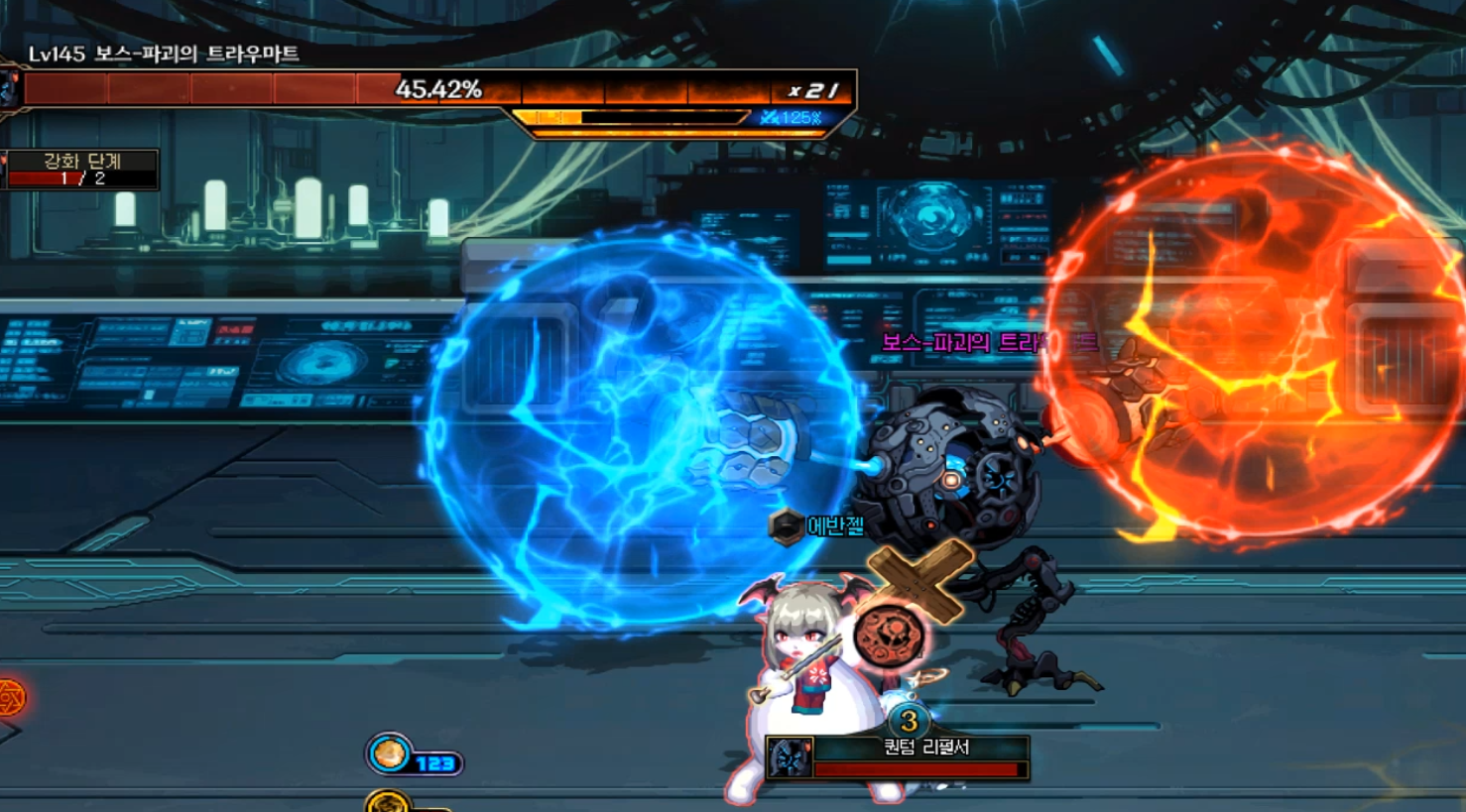Screen dimensions: 1466x812
Task: Select the 퀀텀 리펄서 target portrait
Action: tap(791, 758)
